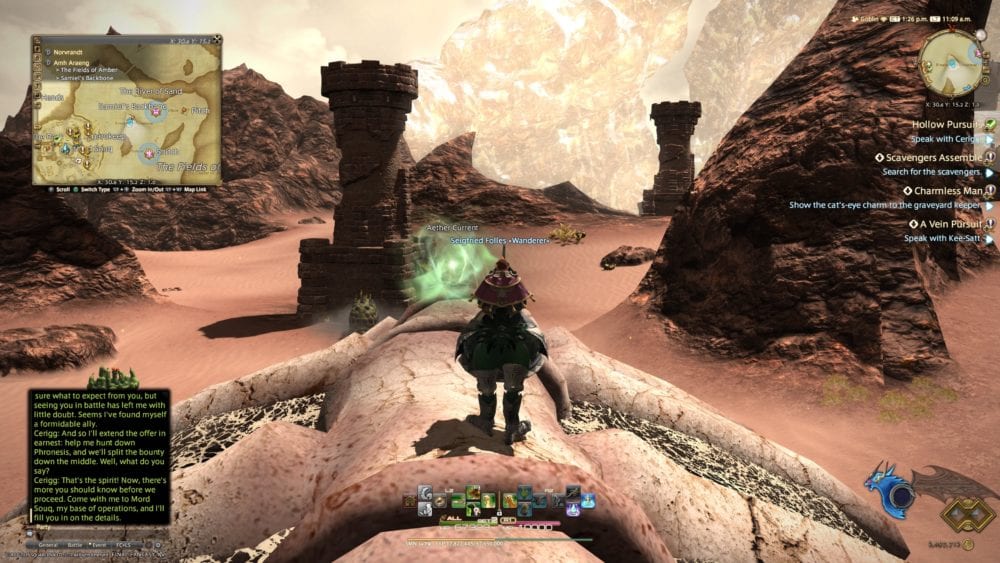Select the 'Search for the scavengers' objective
Viewport: 1000px width, 563px height.
coord(930,172)
